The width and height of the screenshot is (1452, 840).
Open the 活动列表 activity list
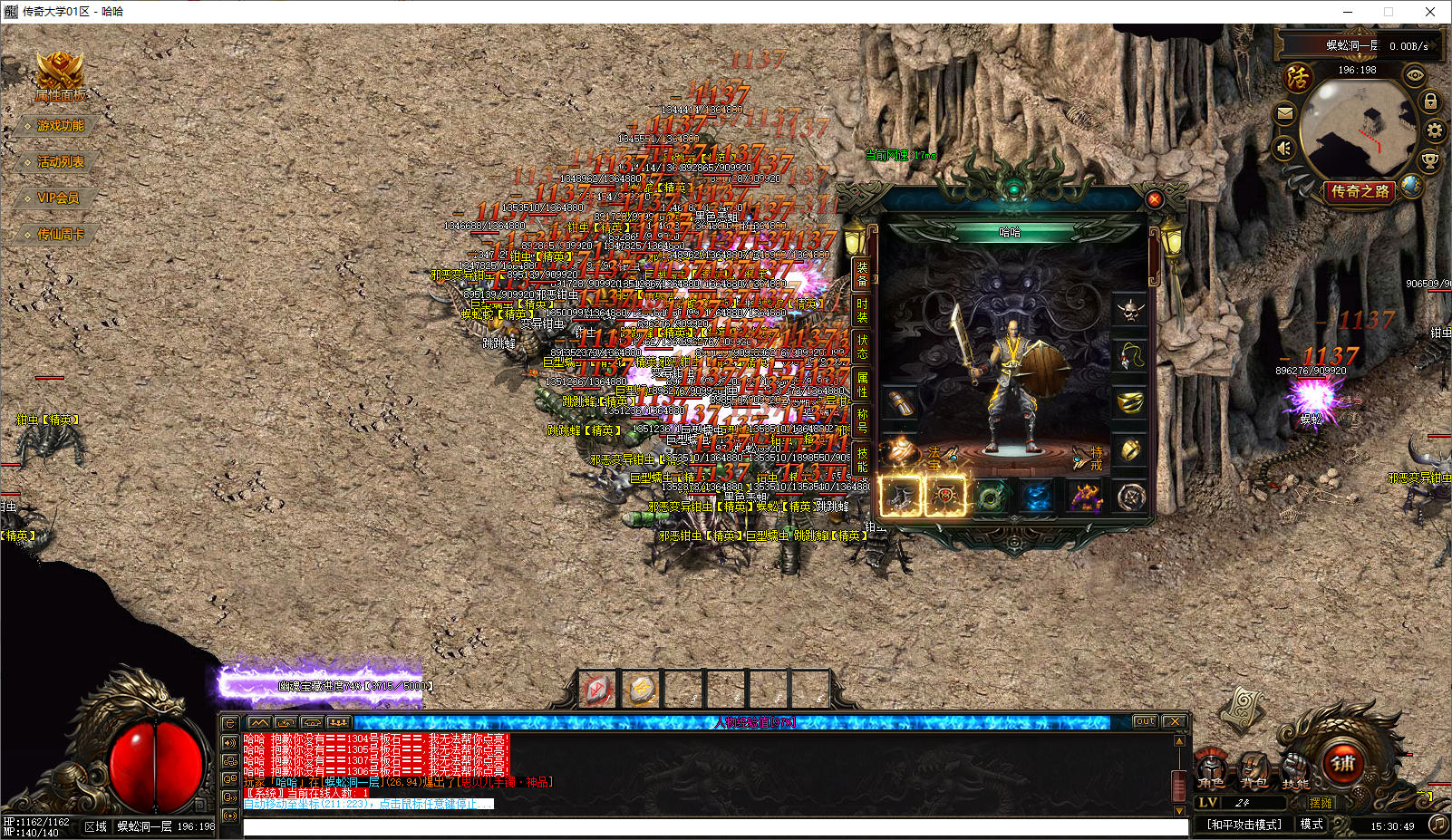pyautogui.click(x=60, y=162)
